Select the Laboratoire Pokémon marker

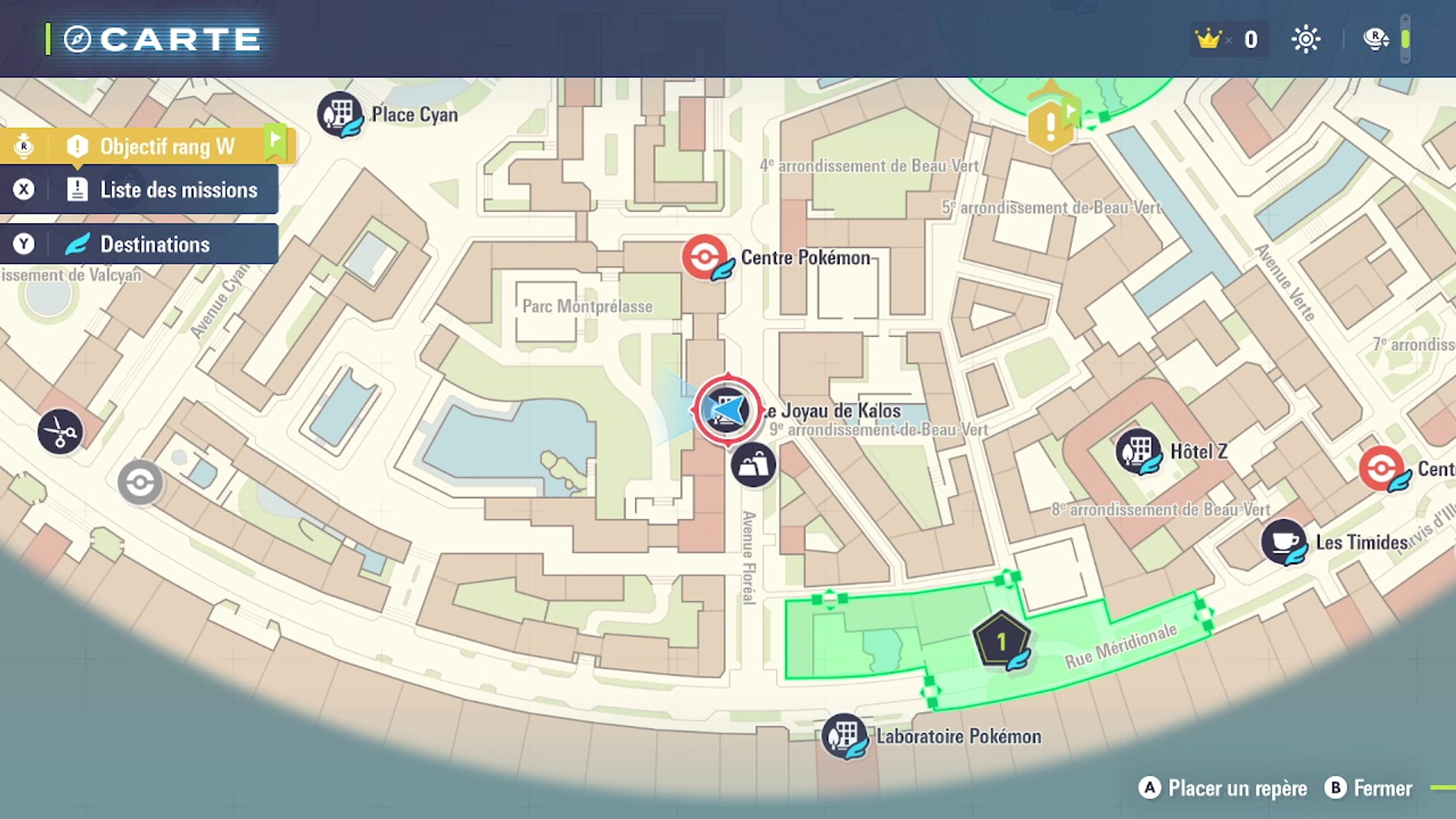tap(845, 736)
